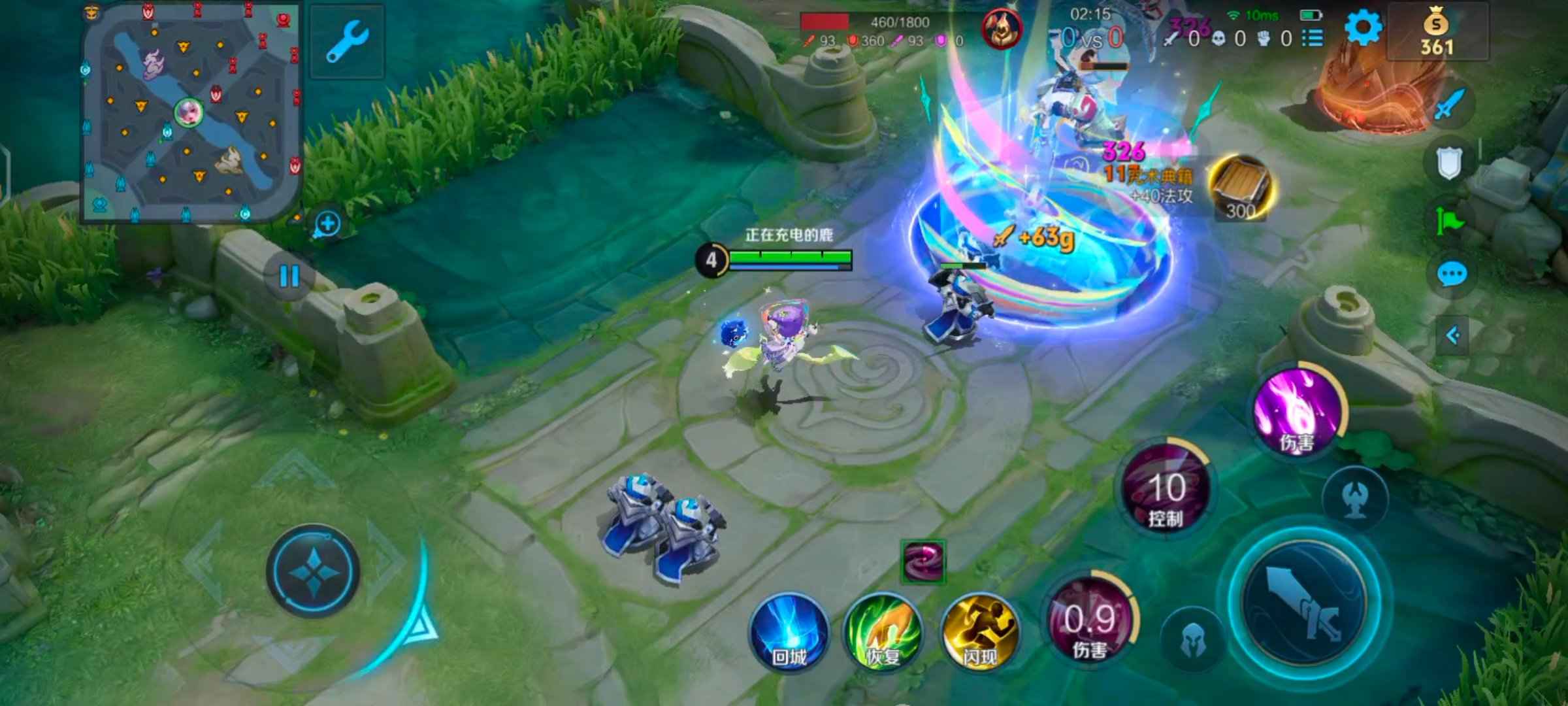The width and height of the screenshot is (1568, 706).
Task: Pause the game with the pause button
Action: tap(289, 276)
